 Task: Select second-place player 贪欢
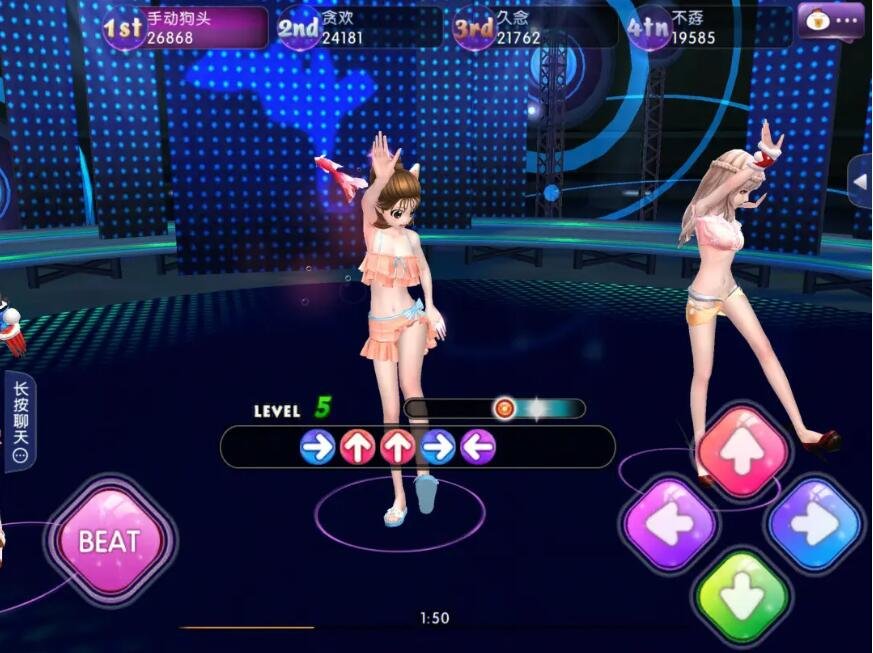click(358, 27)
